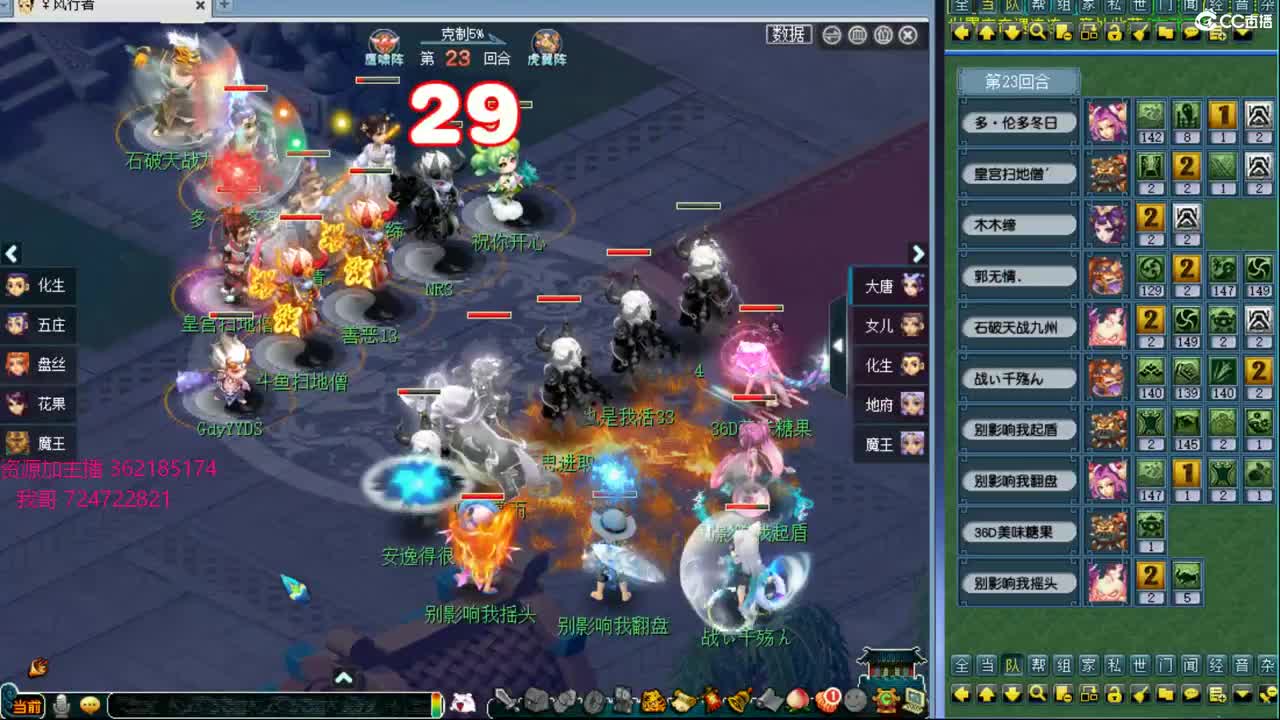Click the 多·伦多冬日 character portrait in the right panel
The height and width of the screenshot is (720, 1280).
(x=1109, y=121)
